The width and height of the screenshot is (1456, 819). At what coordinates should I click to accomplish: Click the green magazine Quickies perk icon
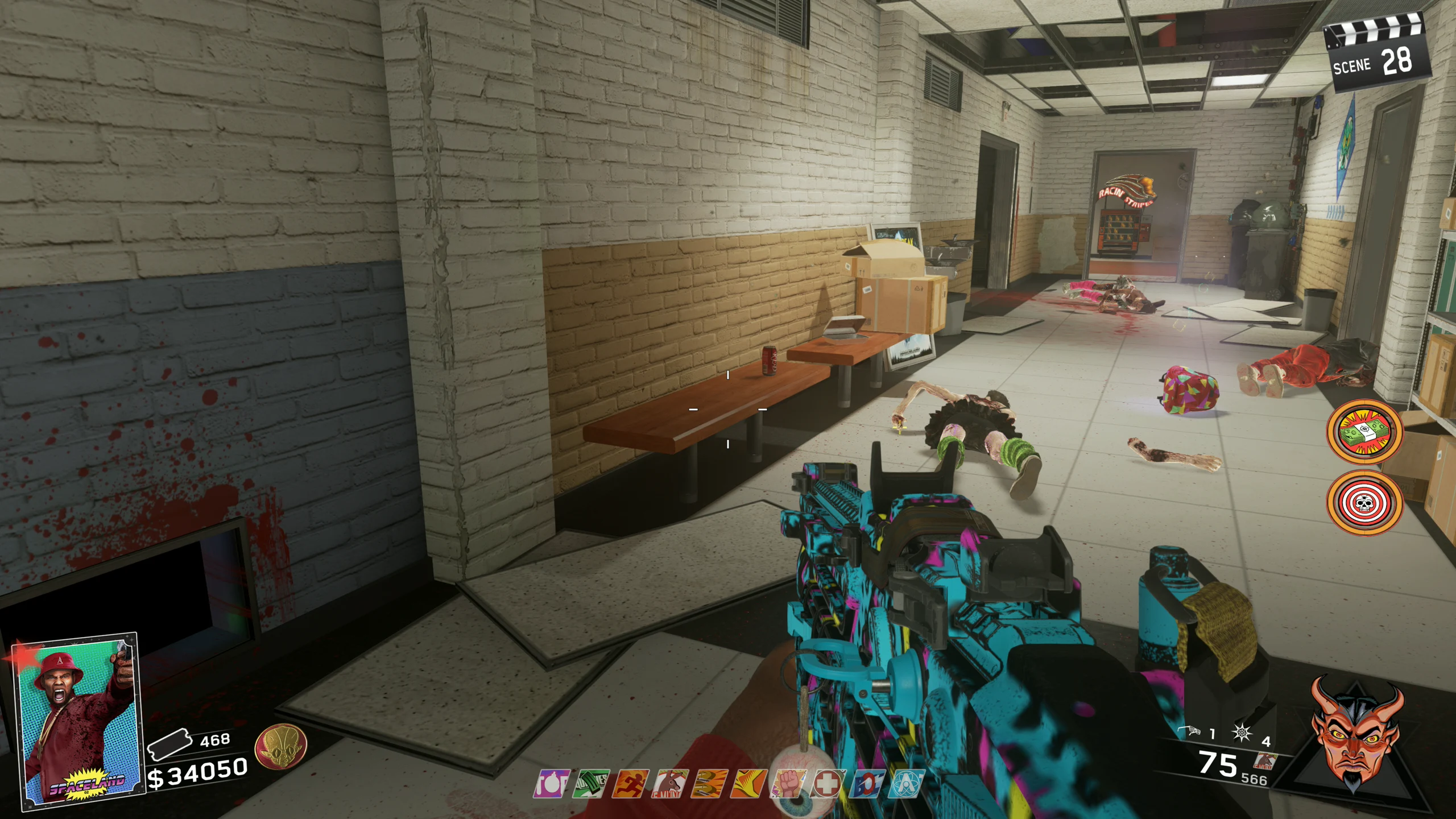point(591,784)
